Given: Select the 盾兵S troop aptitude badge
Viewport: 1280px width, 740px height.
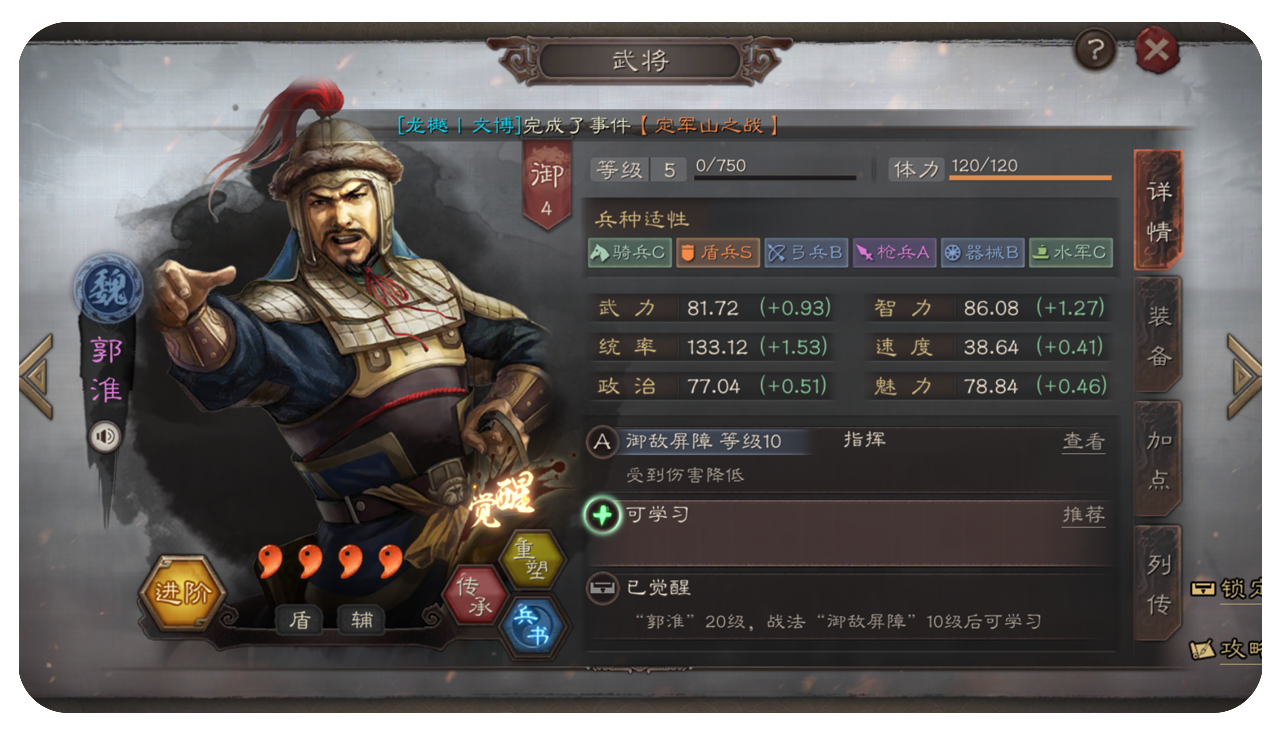Looking at the screenshot, I should click(716, 252).
